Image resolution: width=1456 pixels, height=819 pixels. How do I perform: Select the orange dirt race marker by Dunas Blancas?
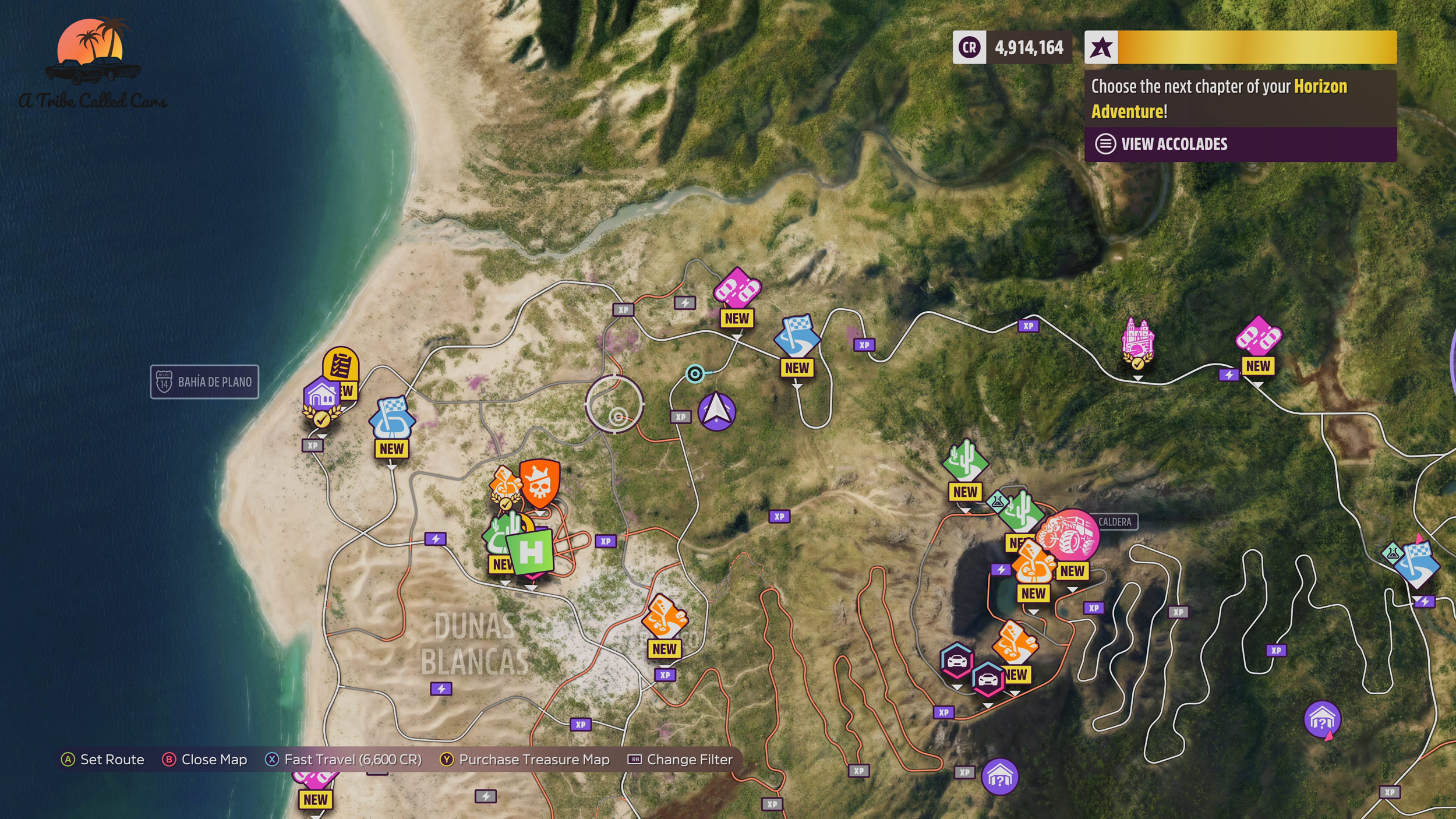(x=665, y=616)
